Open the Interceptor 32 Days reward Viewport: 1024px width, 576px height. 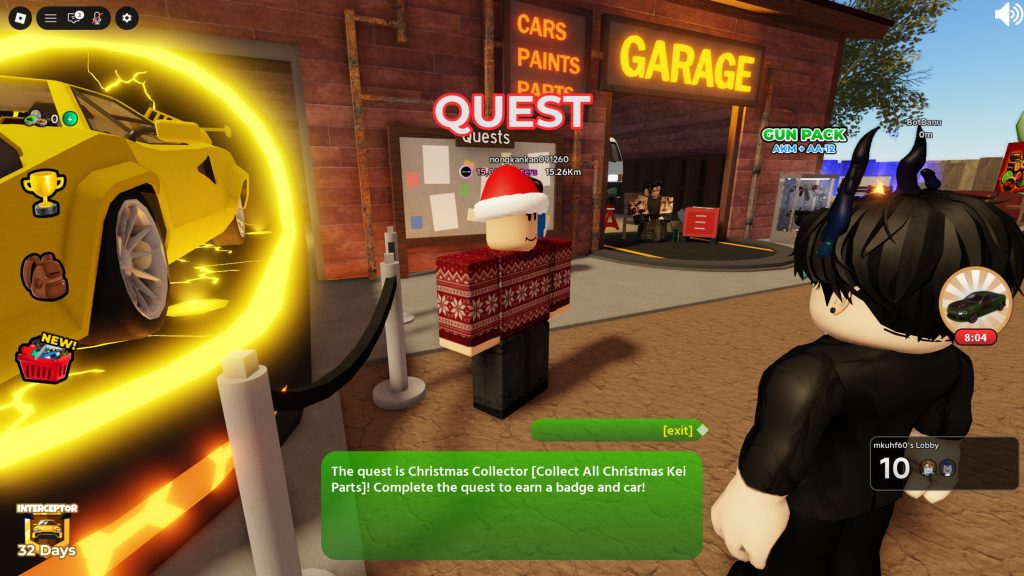(x=45, y=530)
